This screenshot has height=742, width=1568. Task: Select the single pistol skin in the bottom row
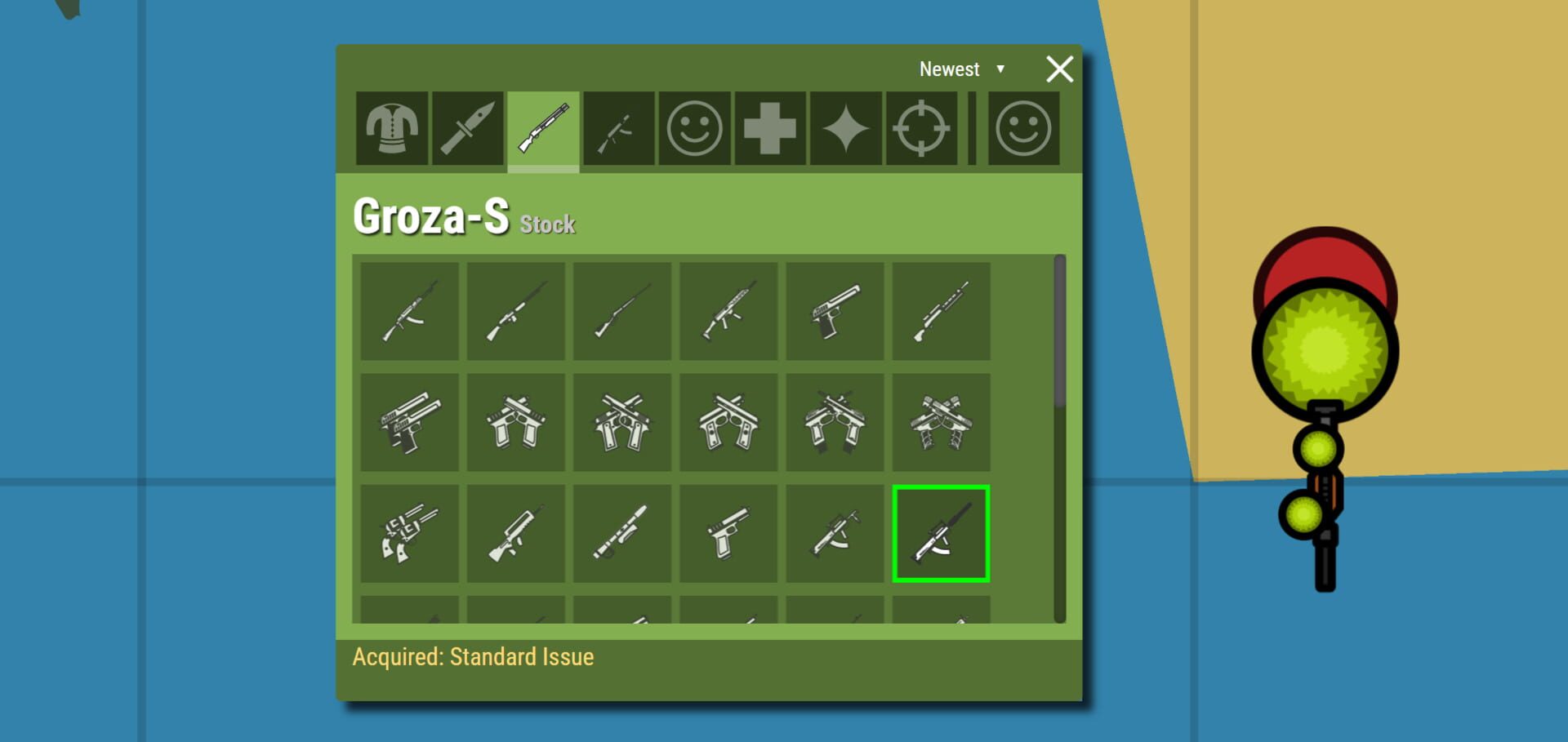pos(728,533)
